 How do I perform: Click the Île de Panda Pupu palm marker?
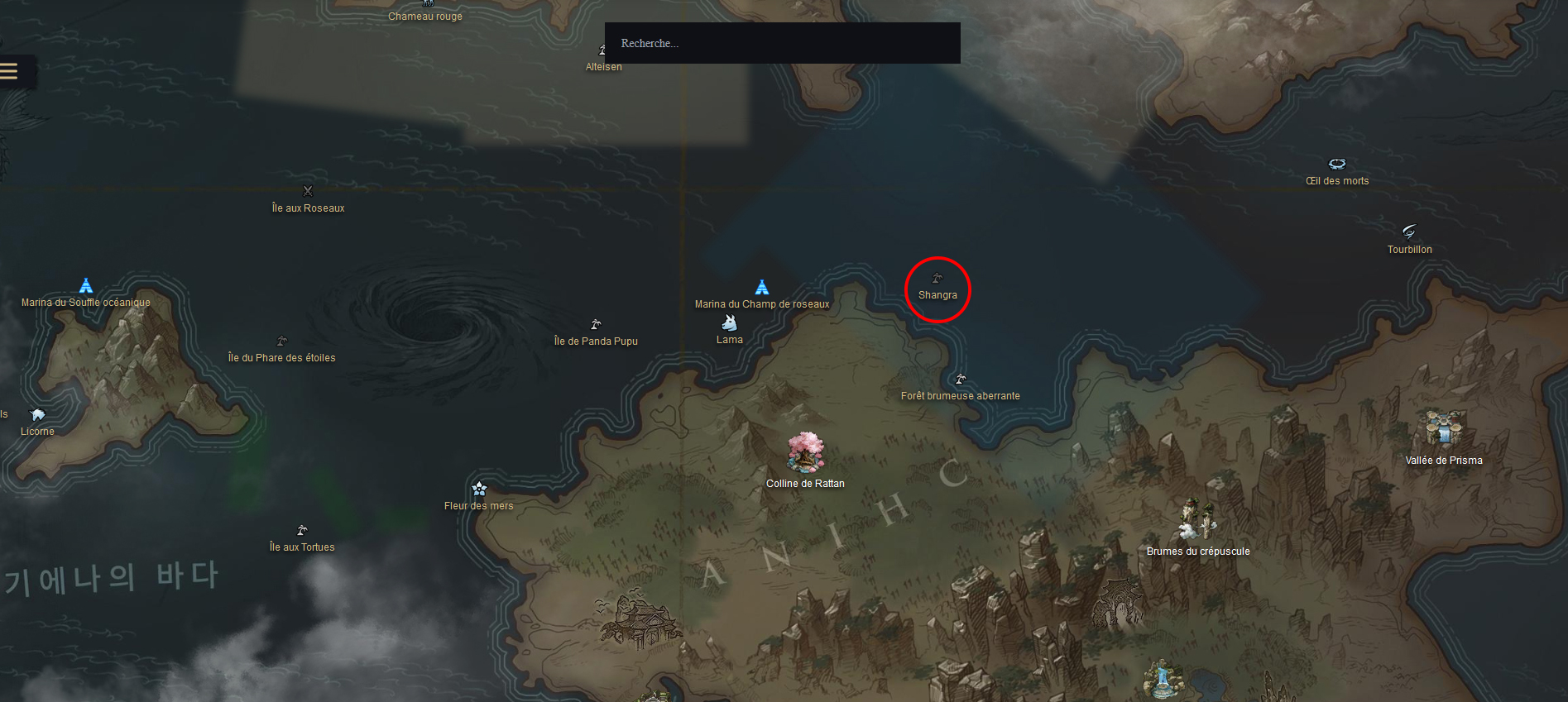tap(594, 323)
